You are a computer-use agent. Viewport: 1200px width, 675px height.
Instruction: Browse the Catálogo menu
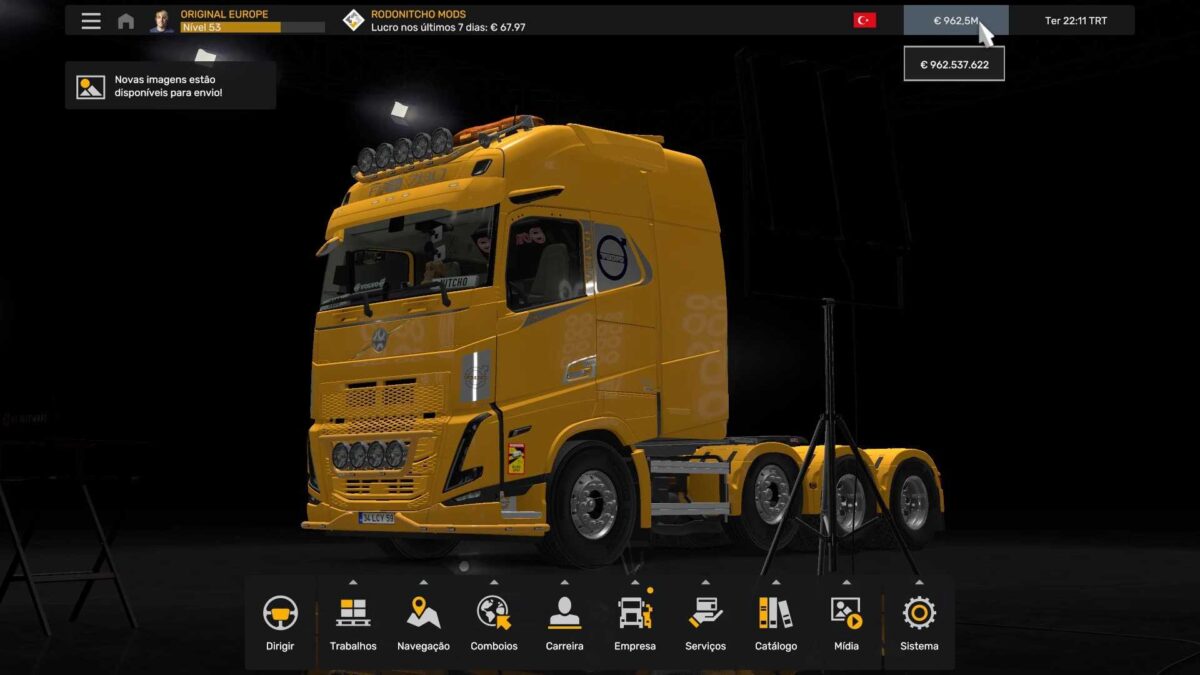click(x=776, y=622)
